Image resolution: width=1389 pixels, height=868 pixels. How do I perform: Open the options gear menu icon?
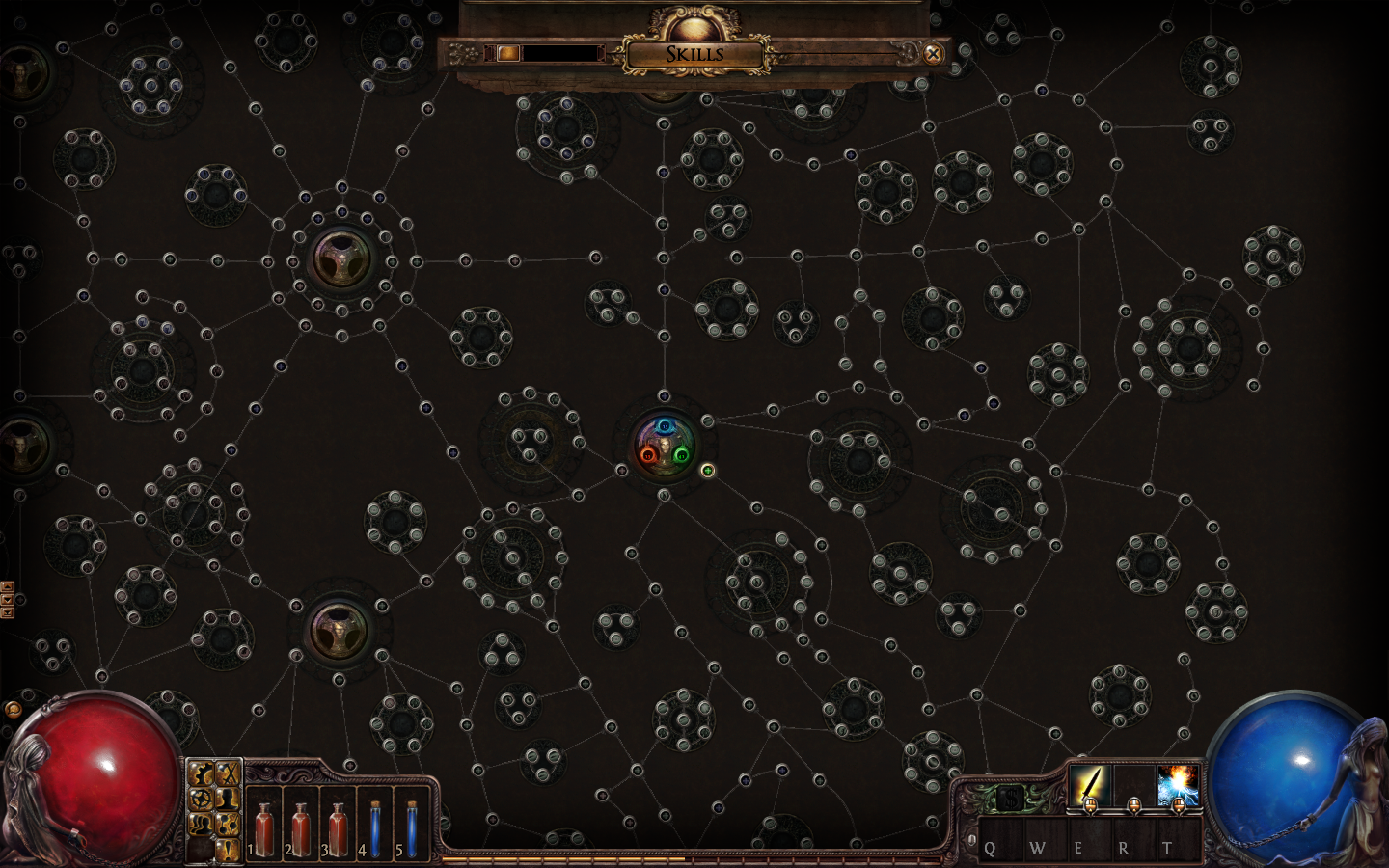click(x=202, y=773)
